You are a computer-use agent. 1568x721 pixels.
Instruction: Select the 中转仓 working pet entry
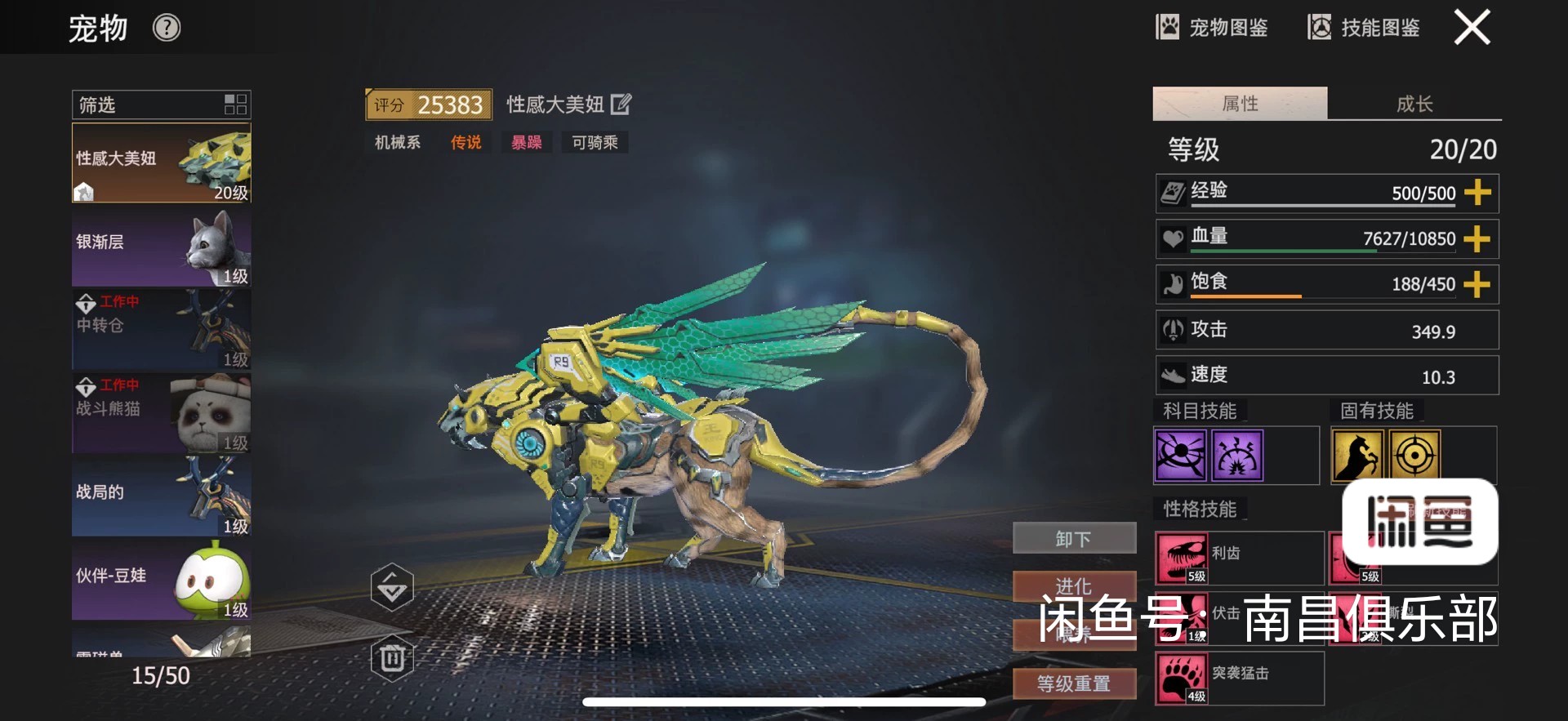(x=161, y=331)
